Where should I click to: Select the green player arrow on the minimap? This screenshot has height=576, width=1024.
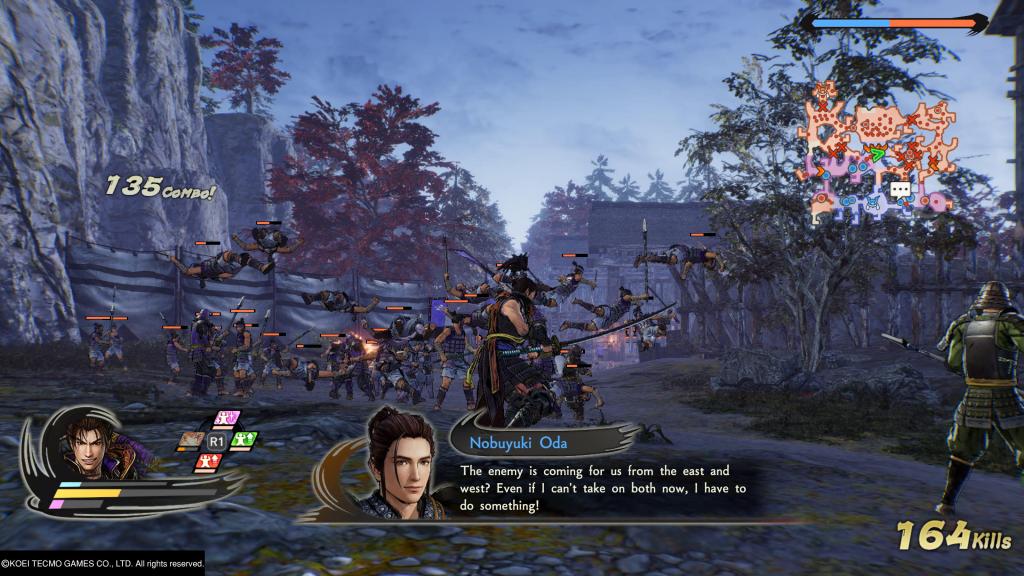click(877, 154)
